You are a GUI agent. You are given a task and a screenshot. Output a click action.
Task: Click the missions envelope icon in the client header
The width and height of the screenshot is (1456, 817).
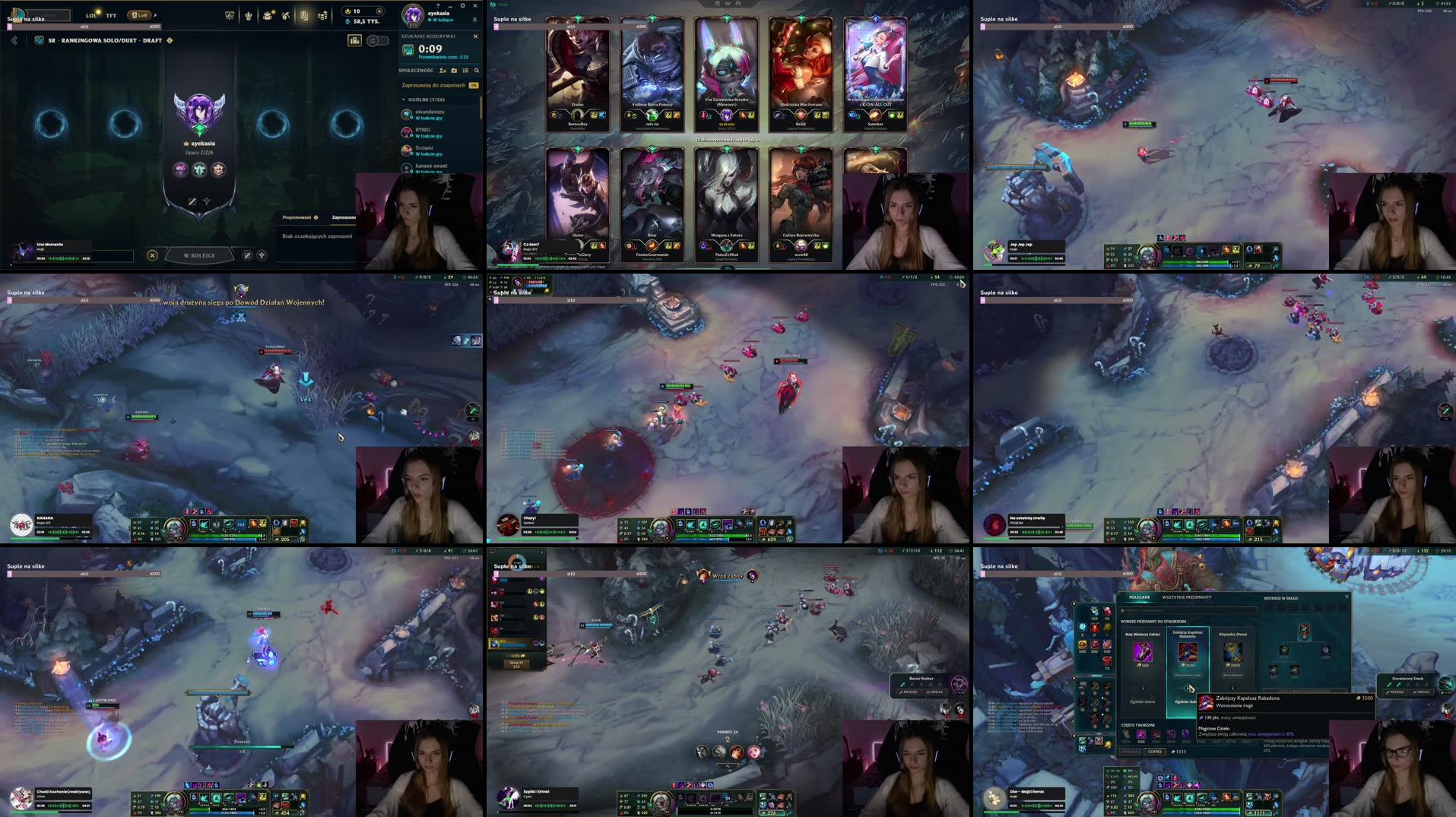(x=268, y=16)
